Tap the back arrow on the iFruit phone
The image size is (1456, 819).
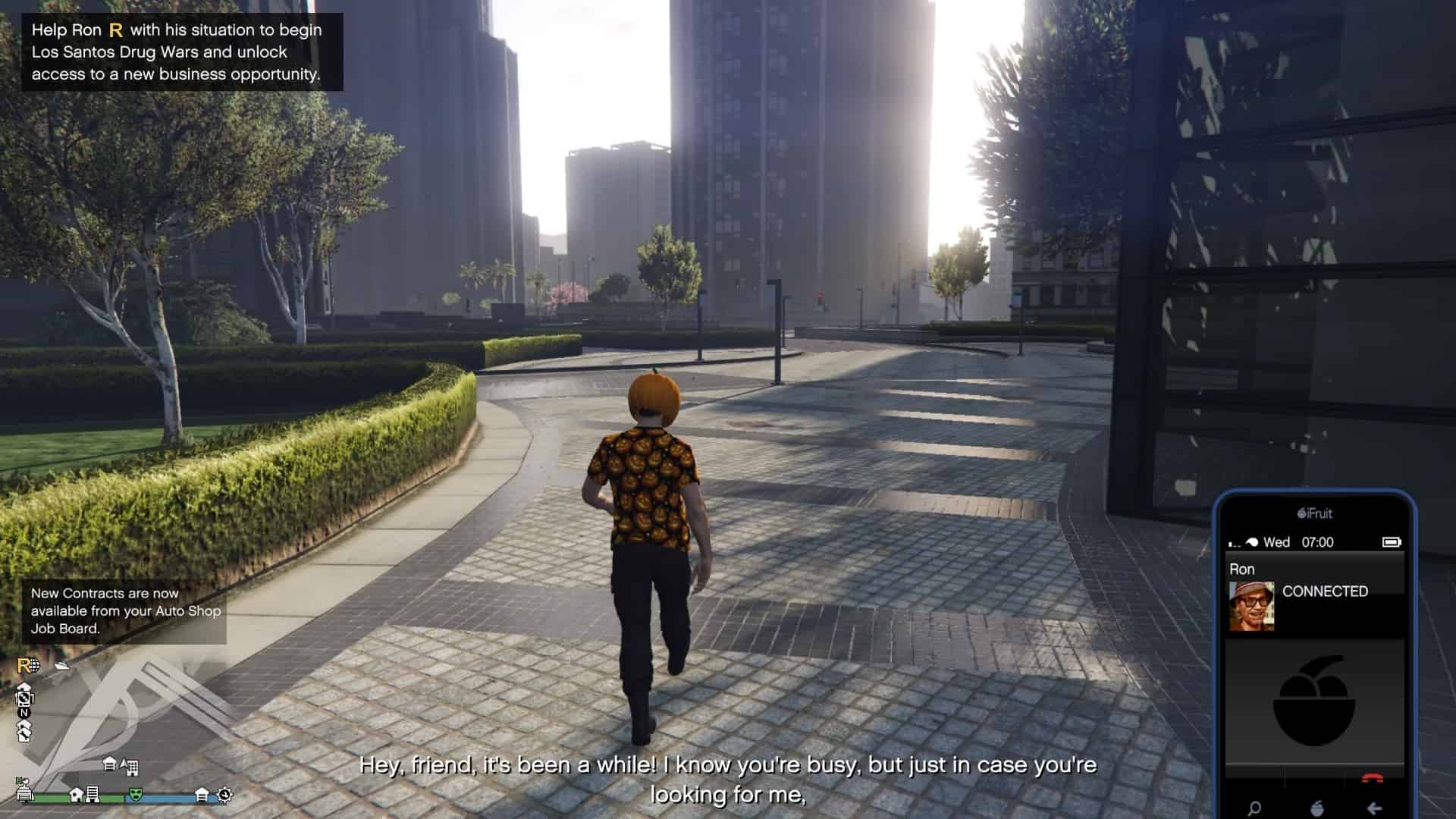1374,808
